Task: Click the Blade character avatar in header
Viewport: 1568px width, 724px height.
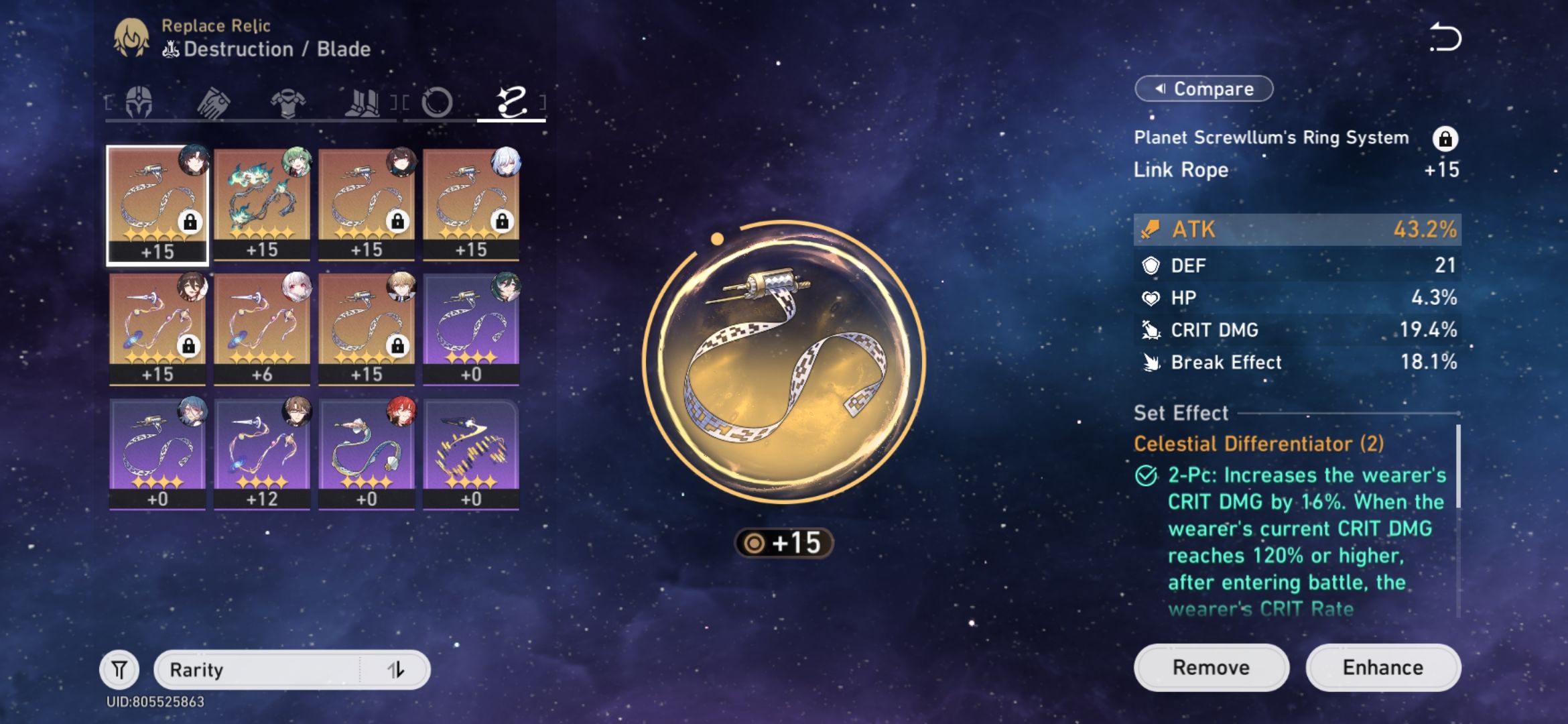Action: coord(131,37)
